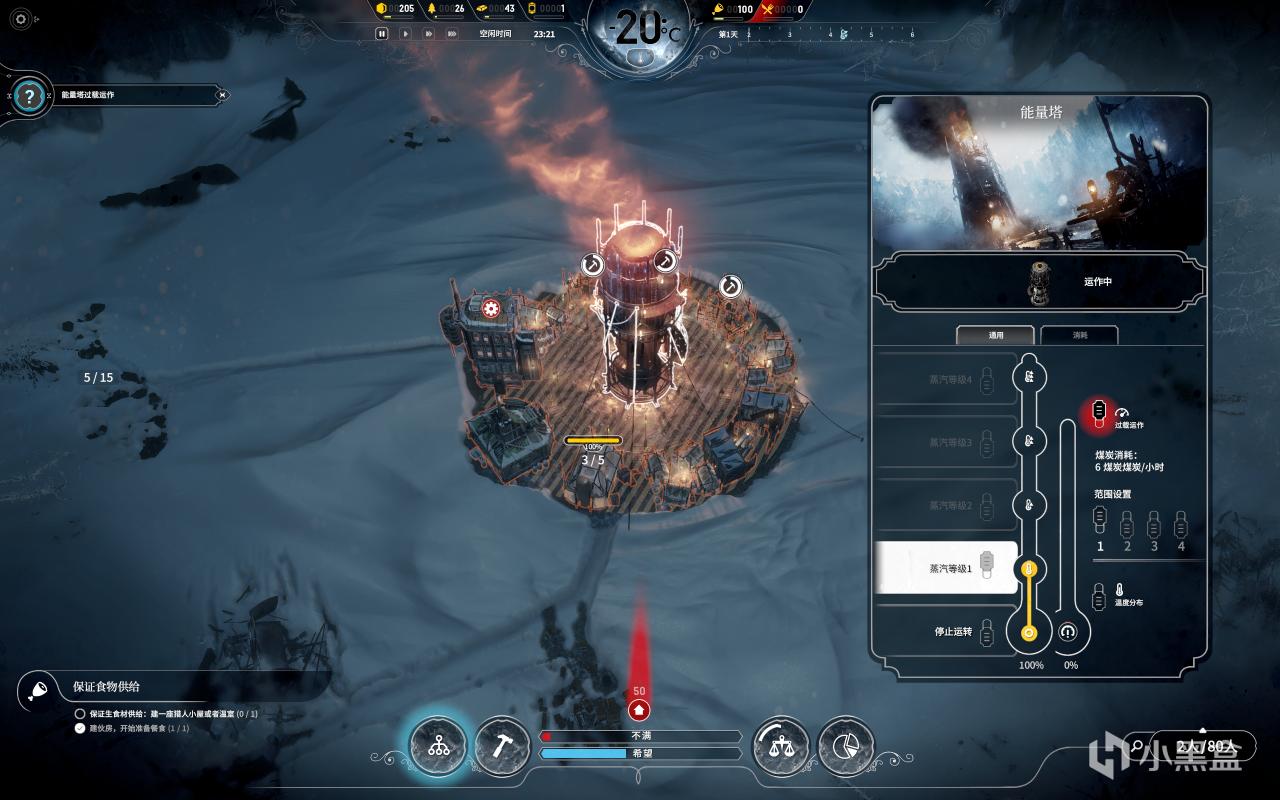Open the settings gear menu
1280x800 pixels.
pyautogui.click(x=22, y=18)
